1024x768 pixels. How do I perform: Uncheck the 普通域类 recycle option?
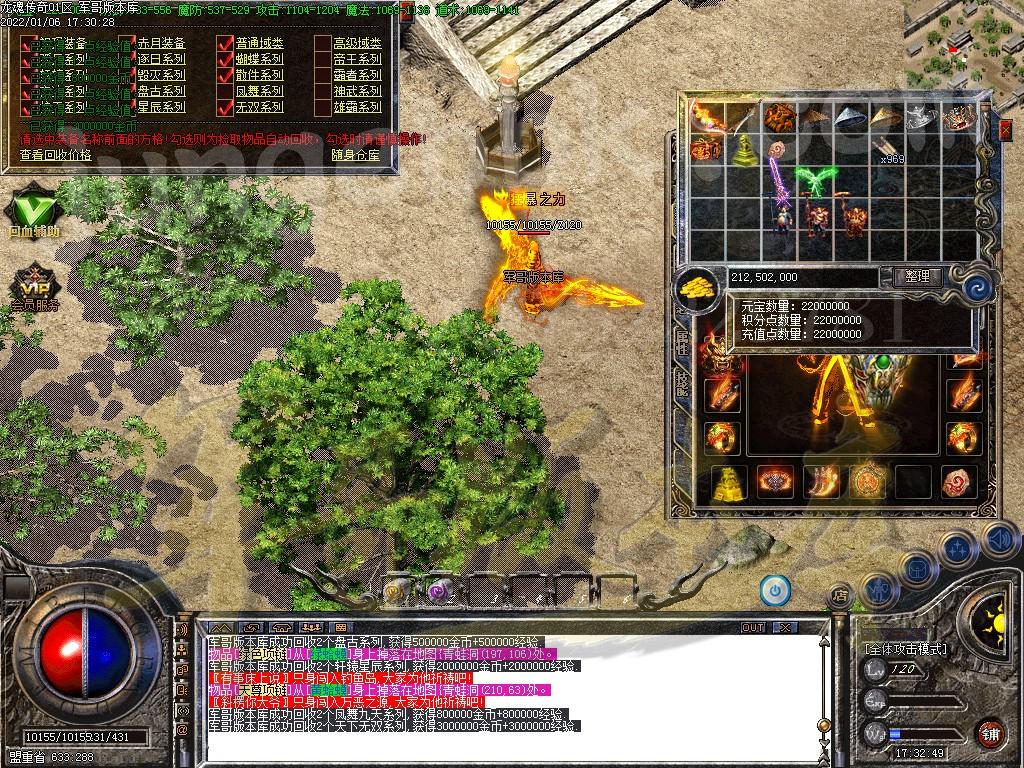(224, 43)
